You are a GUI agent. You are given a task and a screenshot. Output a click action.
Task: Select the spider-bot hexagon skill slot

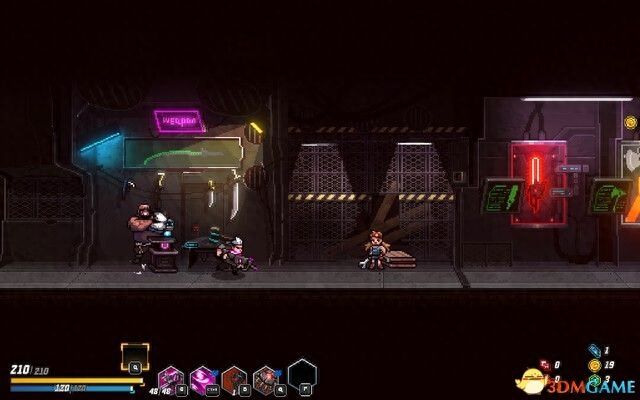265,378
